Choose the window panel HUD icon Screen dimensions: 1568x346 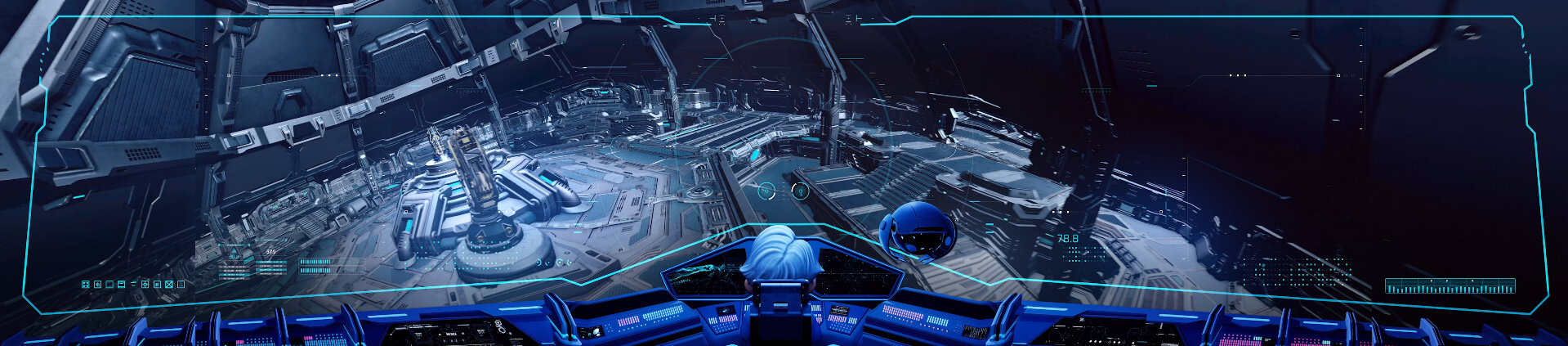(121, 285)
